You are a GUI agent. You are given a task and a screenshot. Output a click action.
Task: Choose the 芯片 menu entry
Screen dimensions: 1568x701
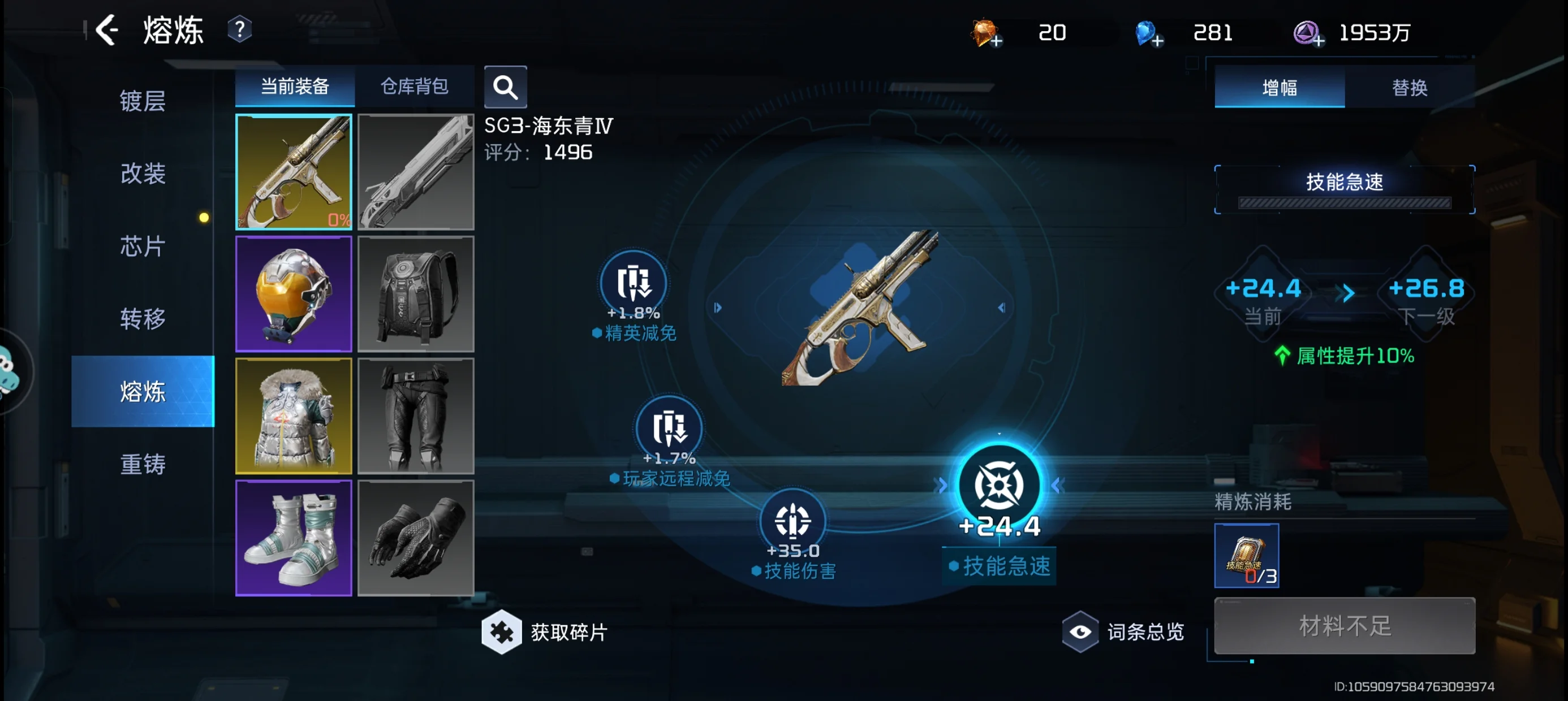[x=143, y=246]
